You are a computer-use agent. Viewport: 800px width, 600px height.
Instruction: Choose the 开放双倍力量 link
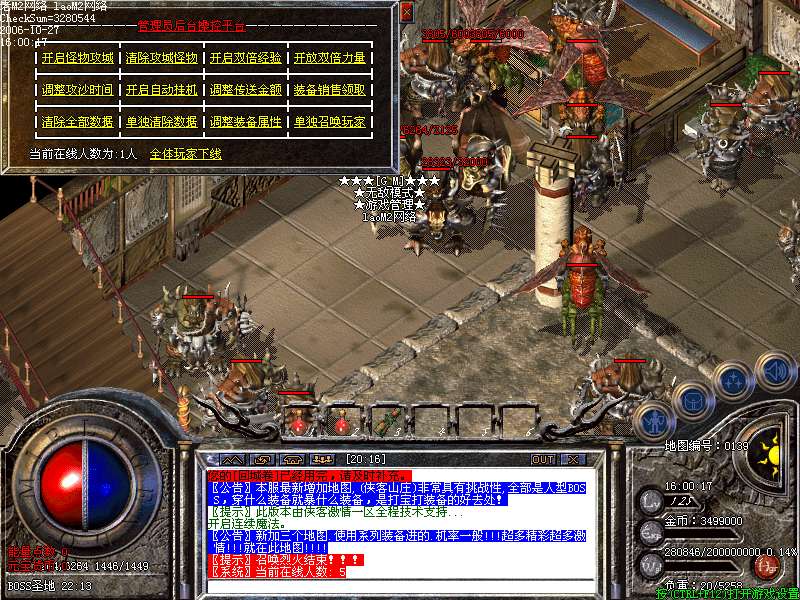tap(329, 58)
